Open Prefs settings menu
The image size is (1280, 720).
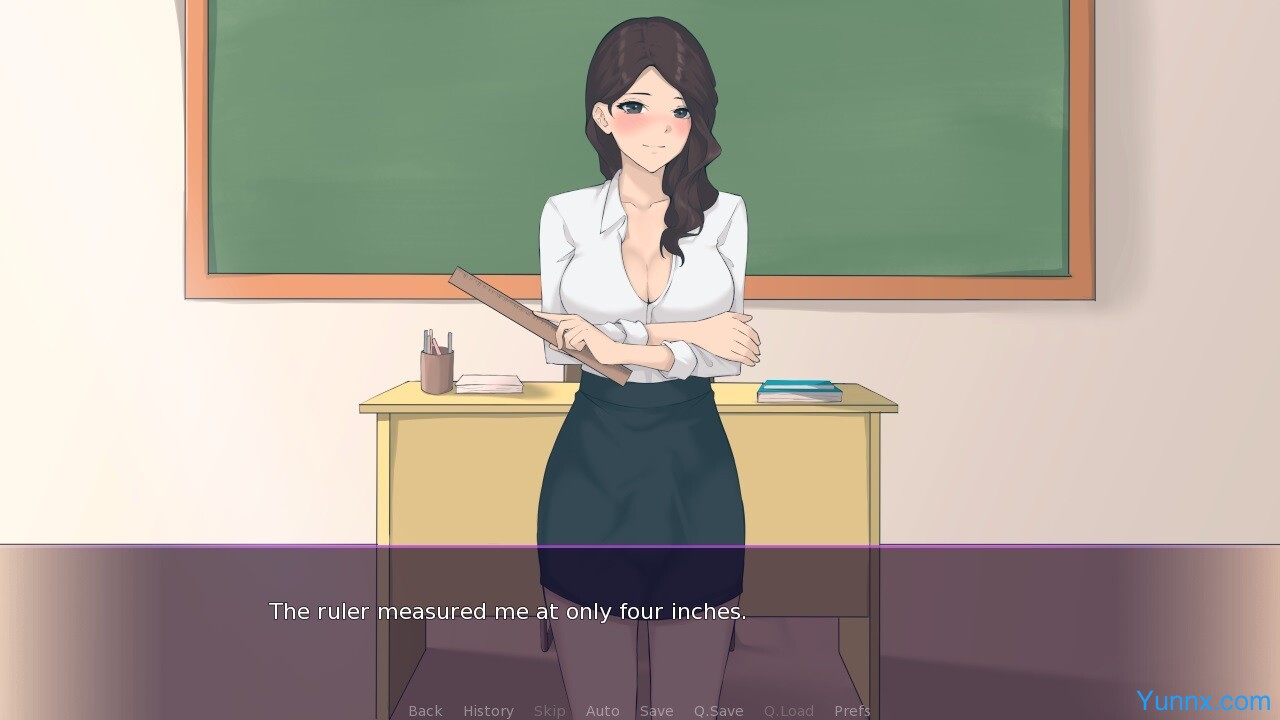point(852,711)
